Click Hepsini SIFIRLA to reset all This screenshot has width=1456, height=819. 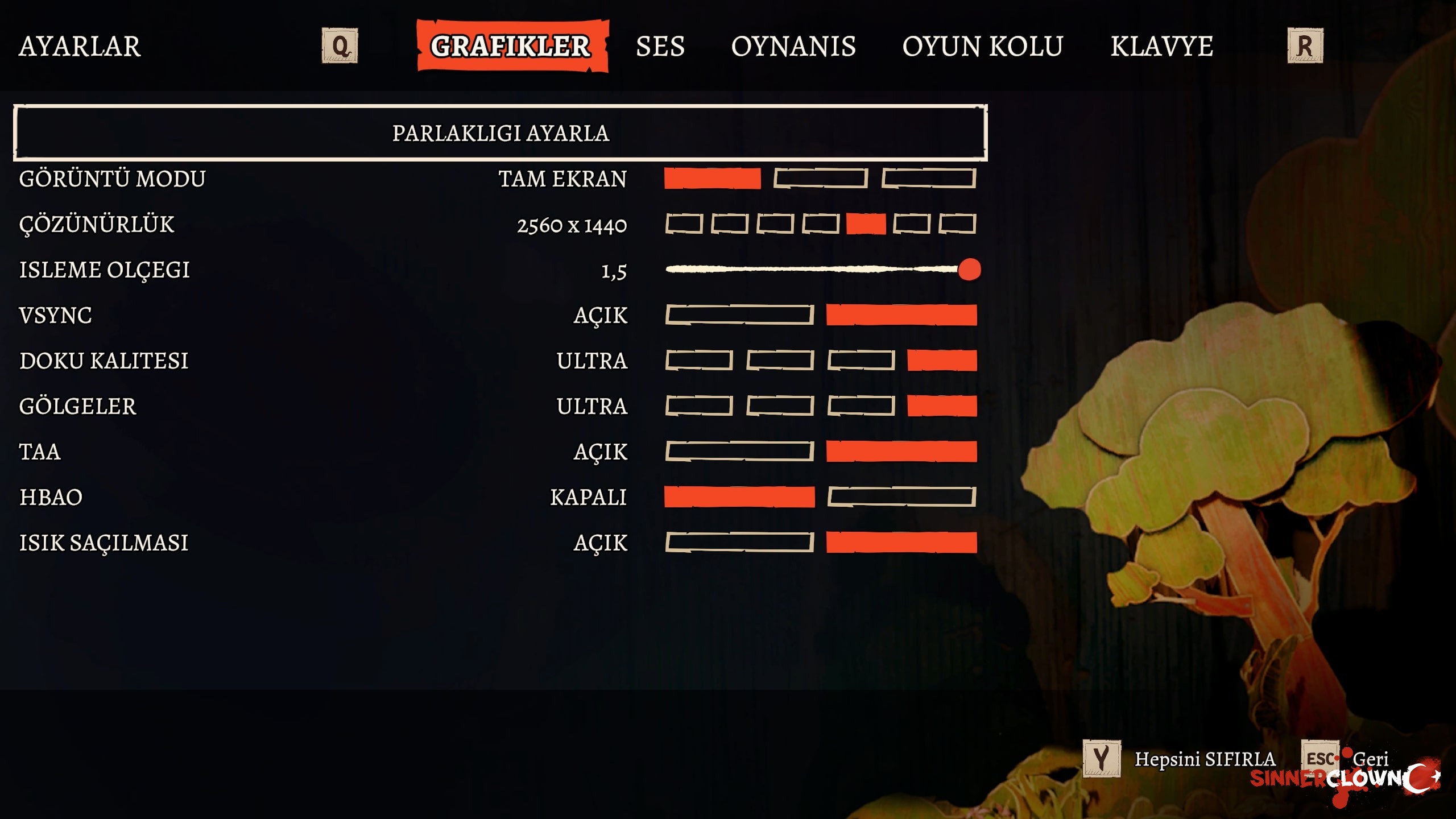point(1205,759)
